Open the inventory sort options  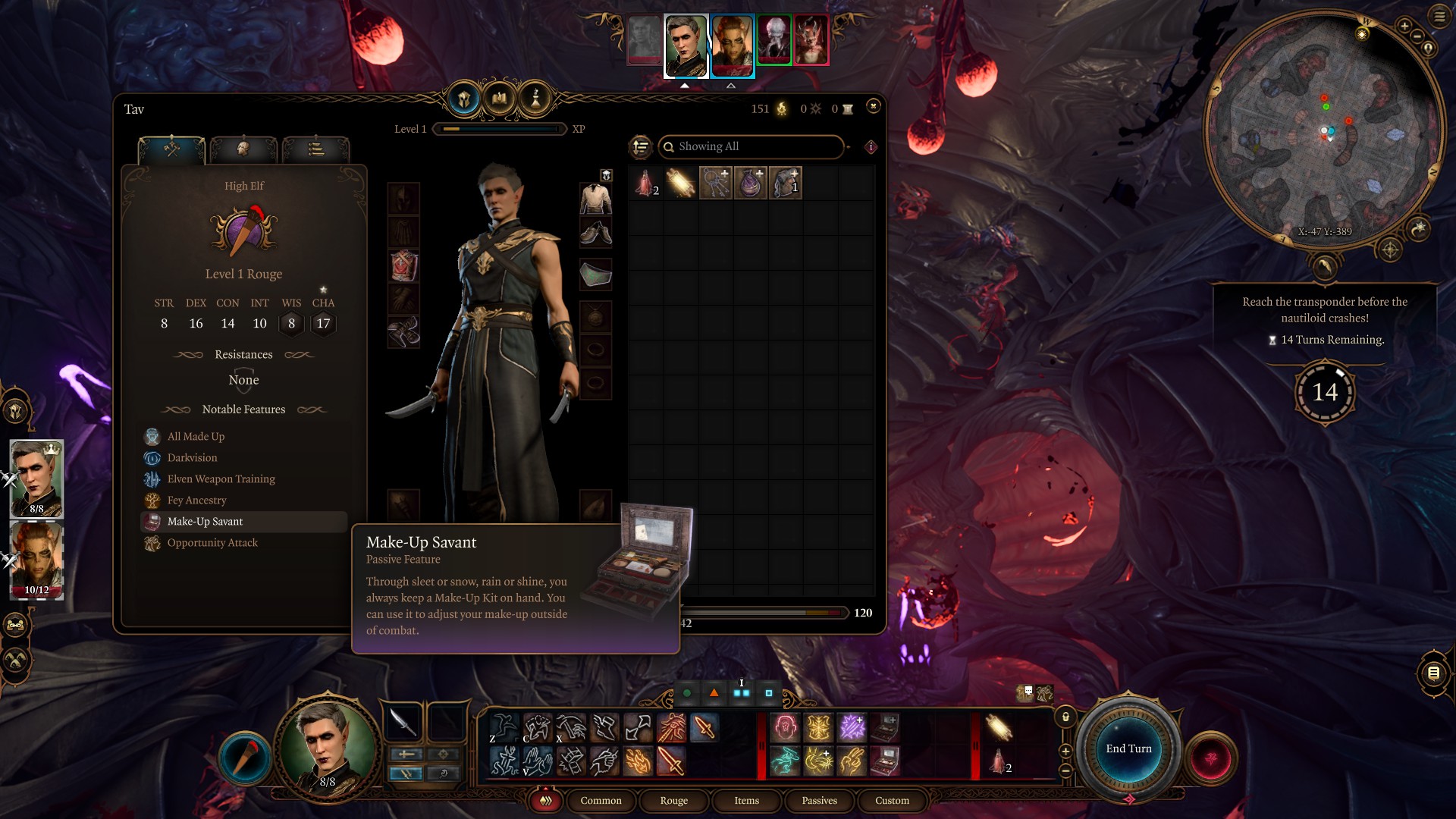pos(641,146)
